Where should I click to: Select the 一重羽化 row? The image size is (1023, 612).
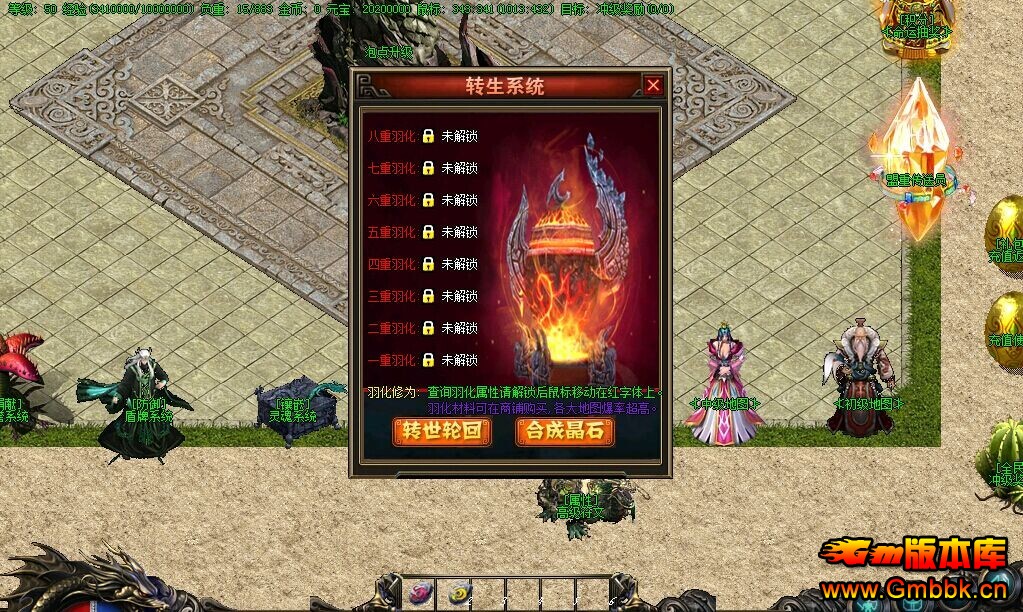421,360
